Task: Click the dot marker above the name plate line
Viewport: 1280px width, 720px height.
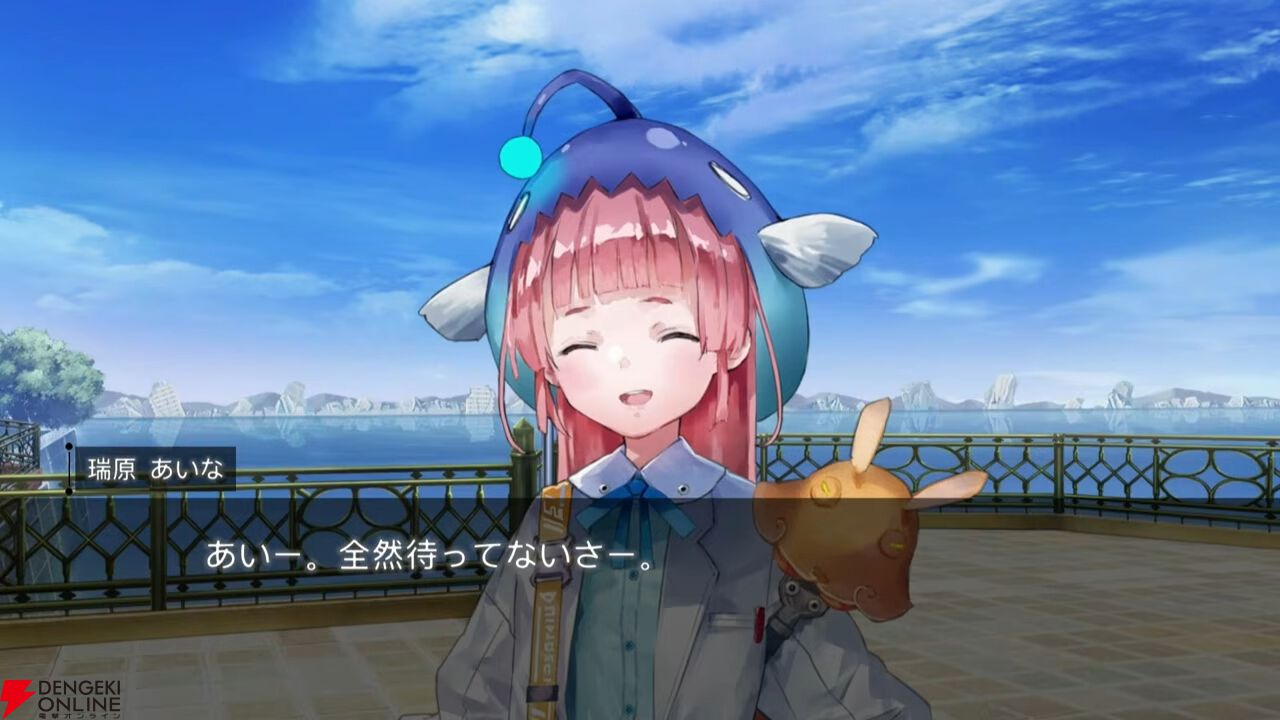Action: [68, 446]
